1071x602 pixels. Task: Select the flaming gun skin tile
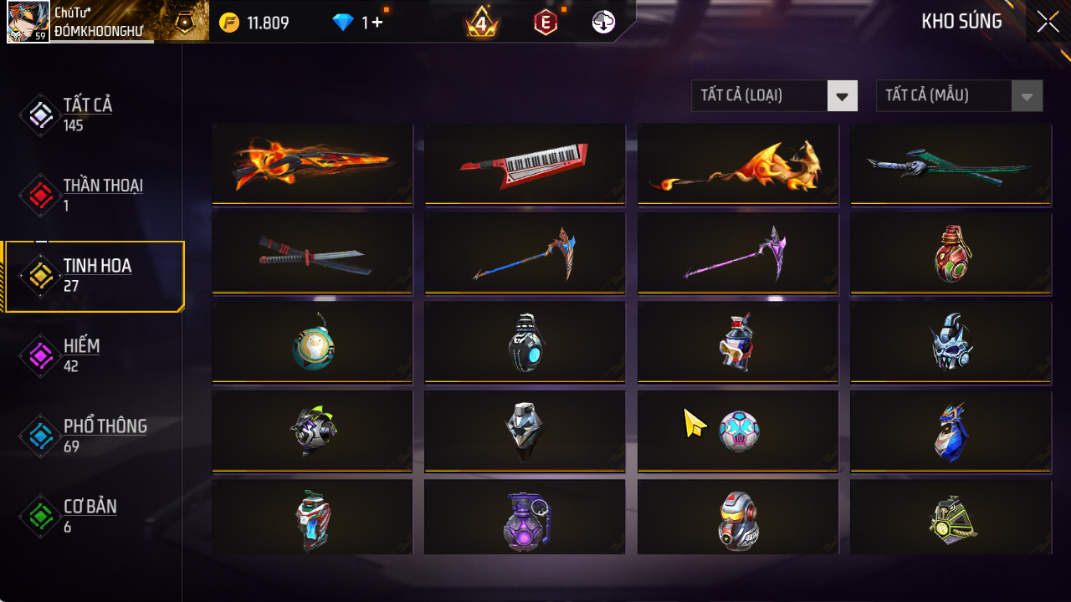tap(312, 164)
